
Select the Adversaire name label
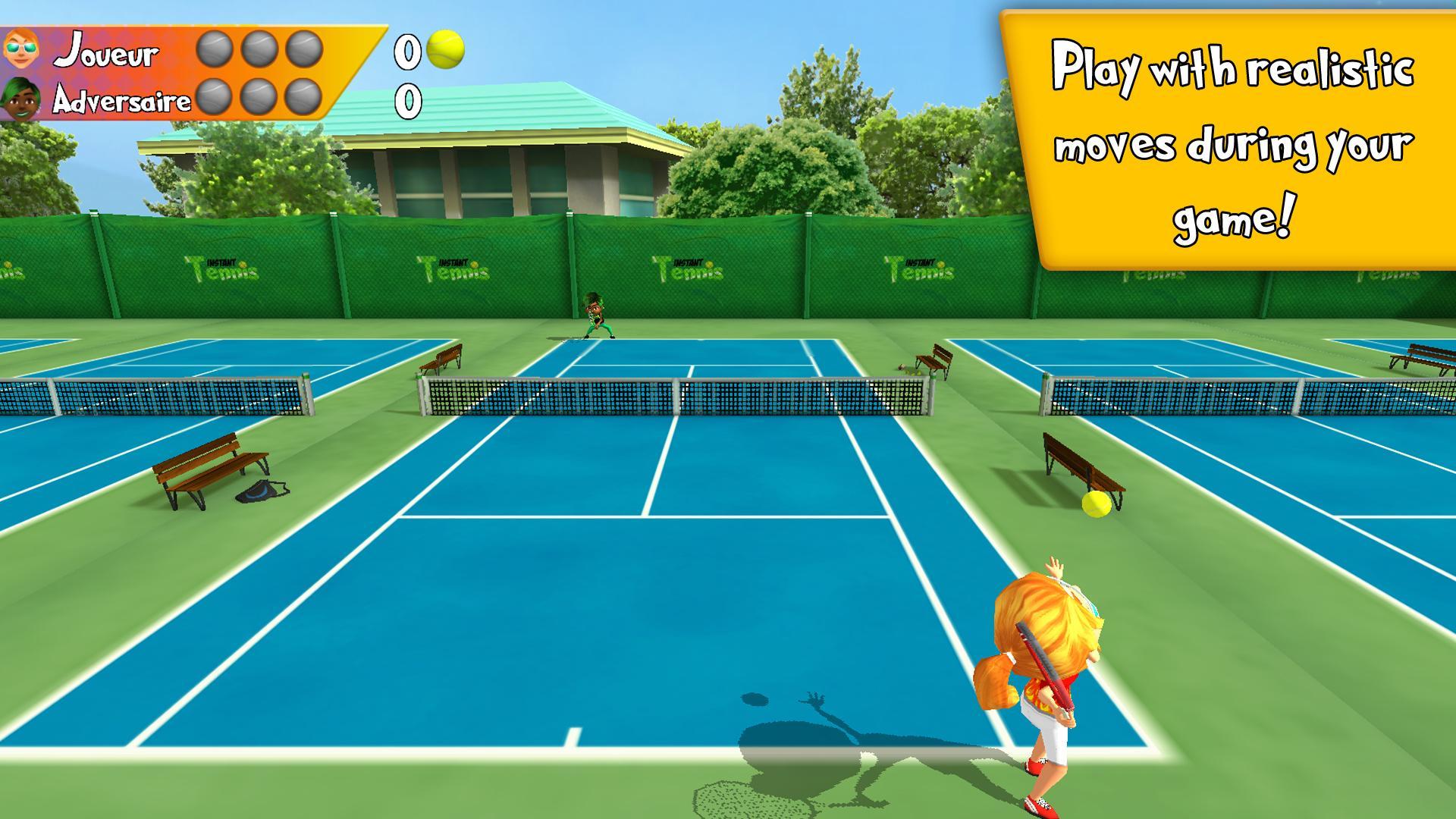pos(121,97)
